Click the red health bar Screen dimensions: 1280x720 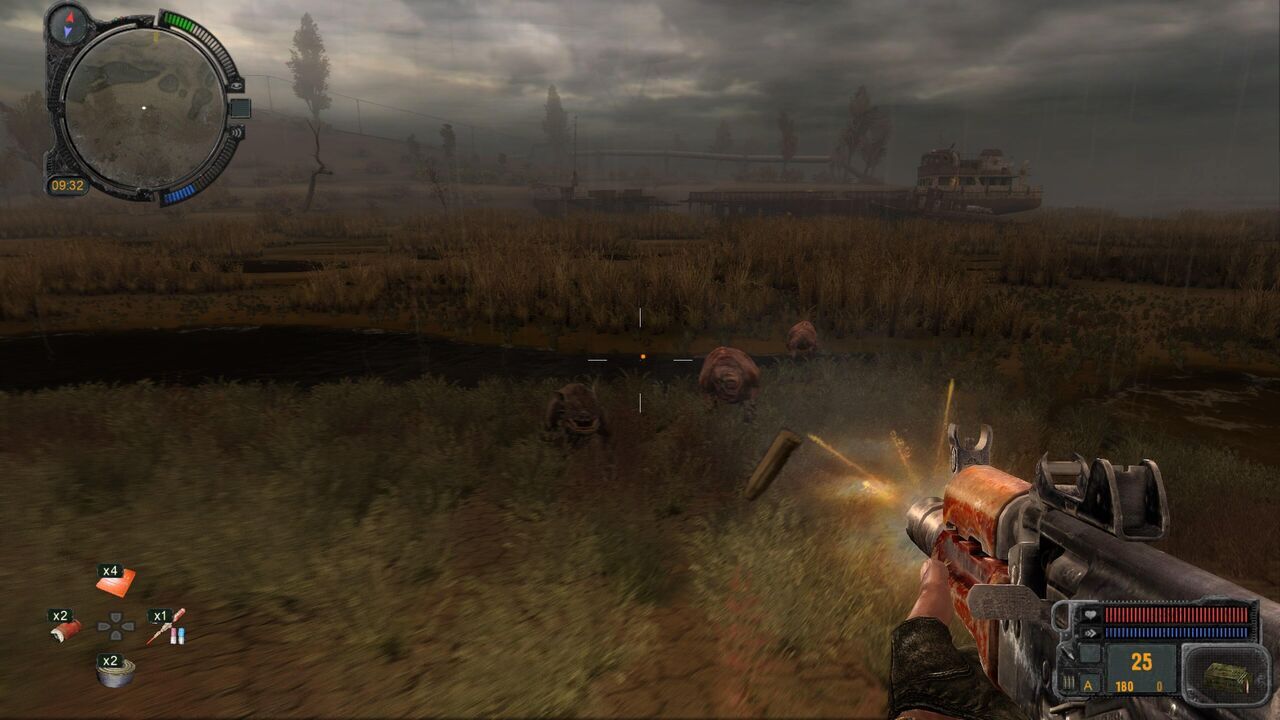coord(1176,615)
